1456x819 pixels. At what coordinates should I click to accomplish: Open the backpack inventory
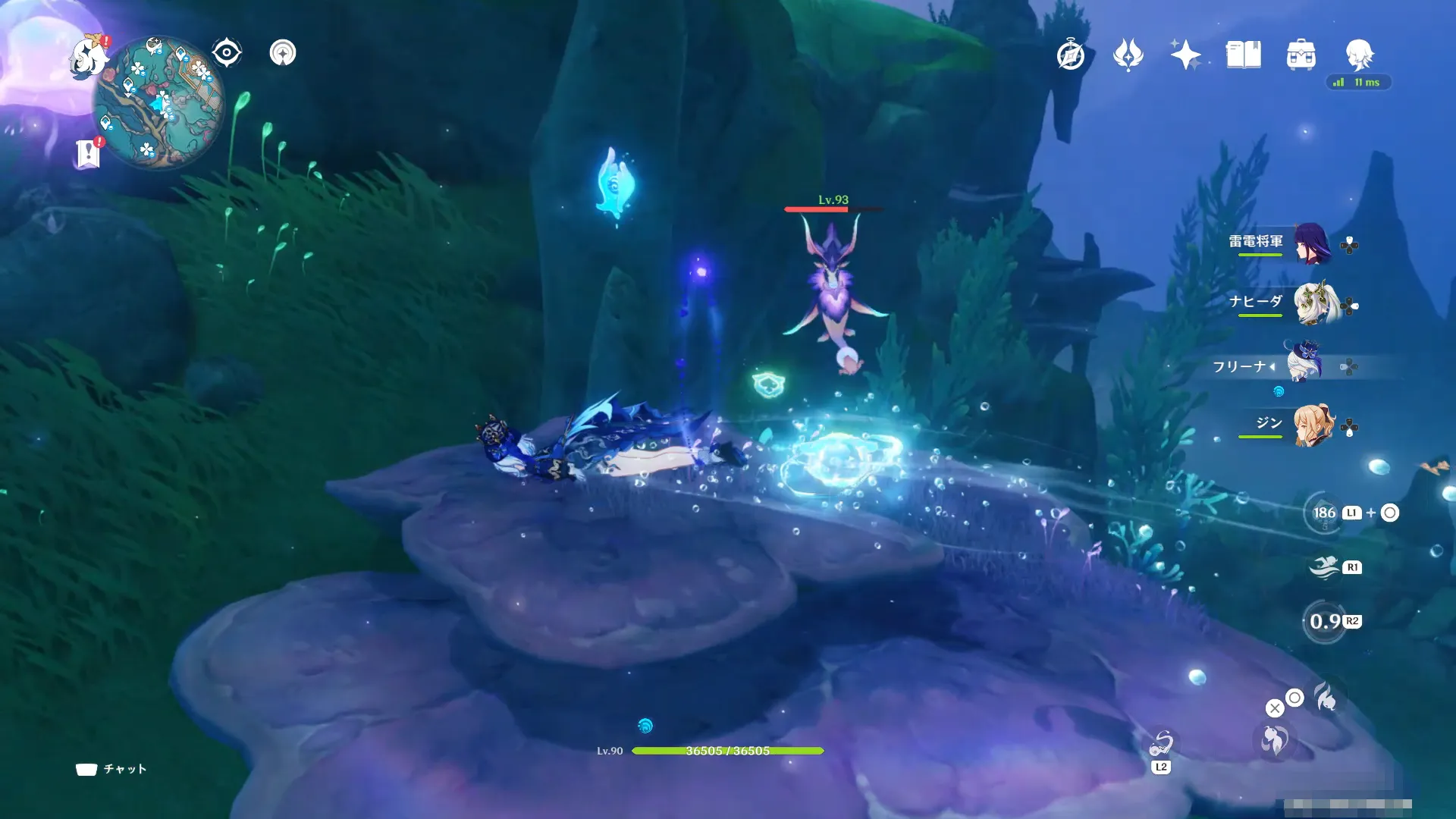pyautogui.click(x=1301, y=55)
